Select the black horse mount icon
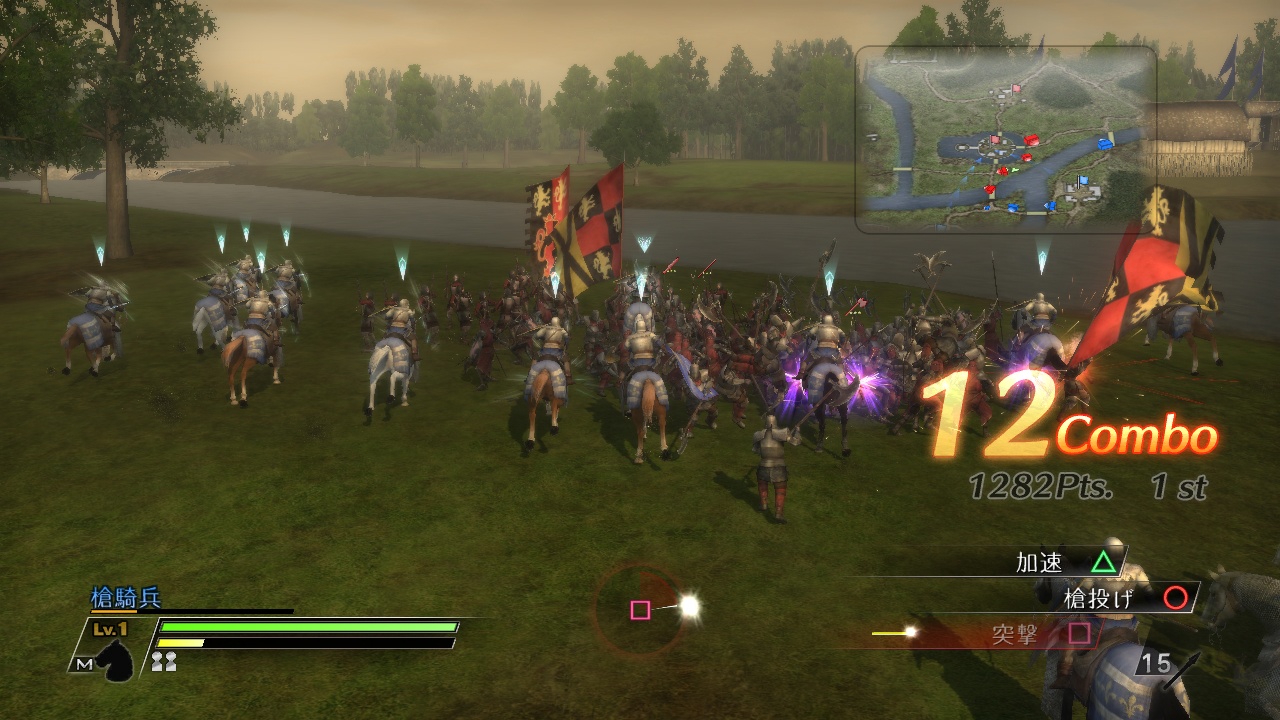Image resolution: width=1280 pixels, height=720 pixels. click(115, 661)
